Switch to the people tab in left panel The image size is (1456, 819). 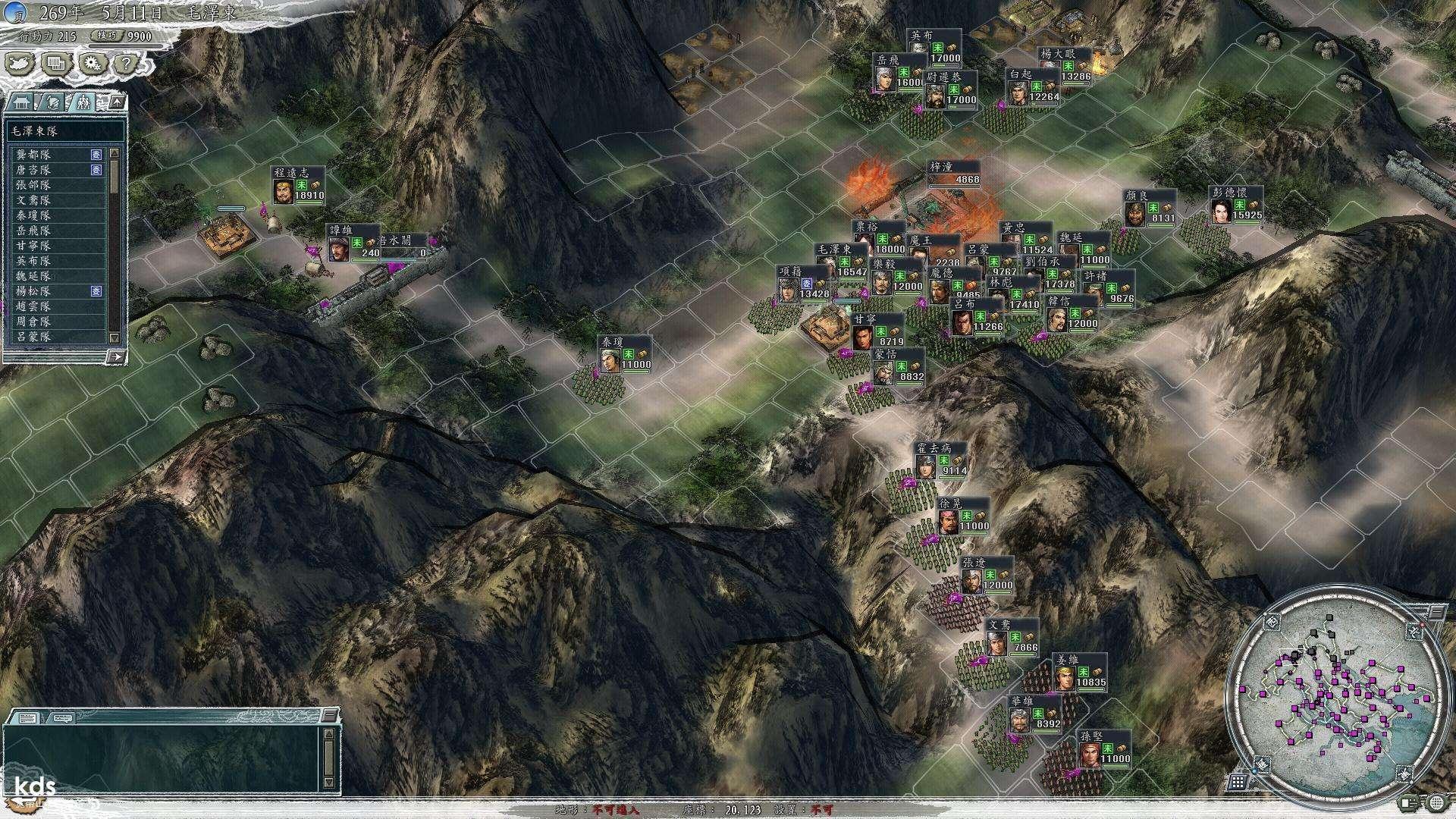[83, 102]
